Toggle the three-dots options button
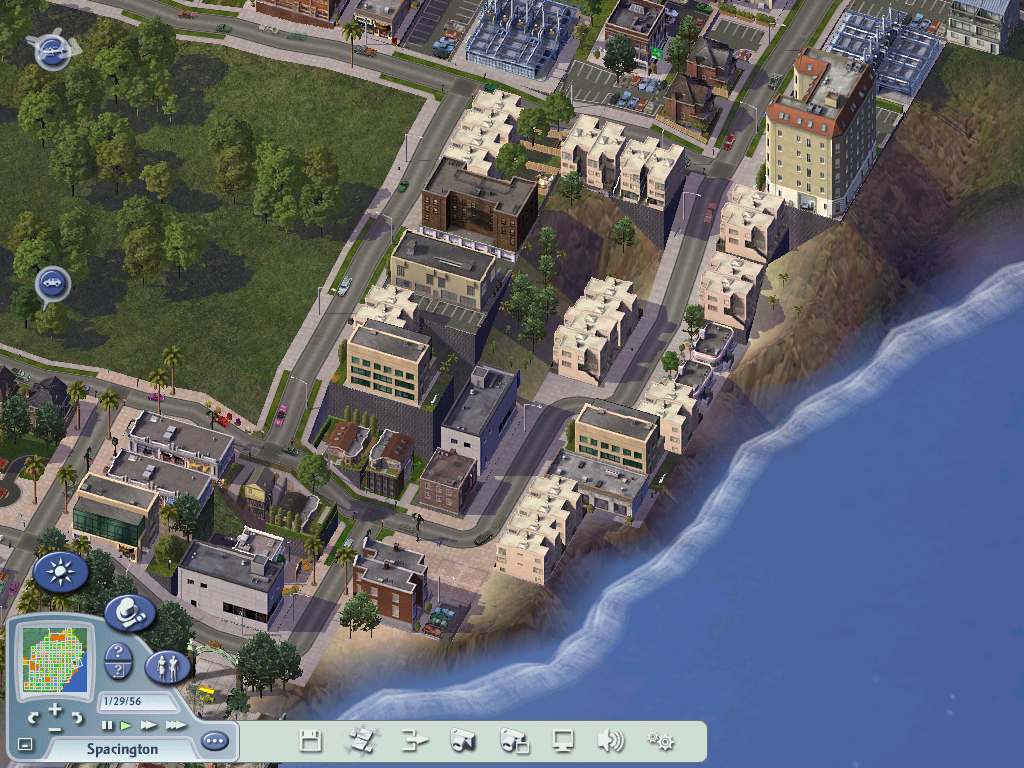The height and width of the screenshot is (768, 1024). coord(214,741)
